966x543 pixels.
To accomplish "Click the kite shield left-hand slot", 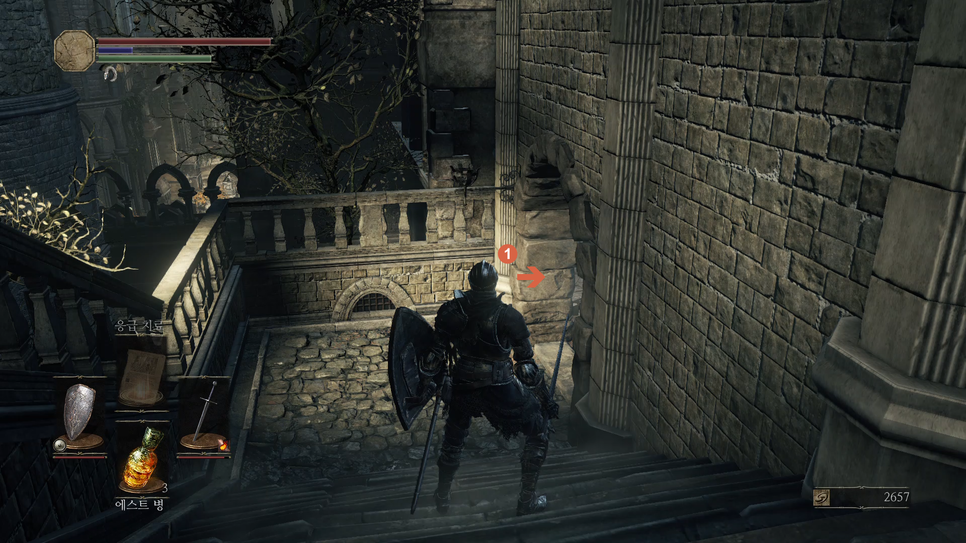I will tap(79, 414).
